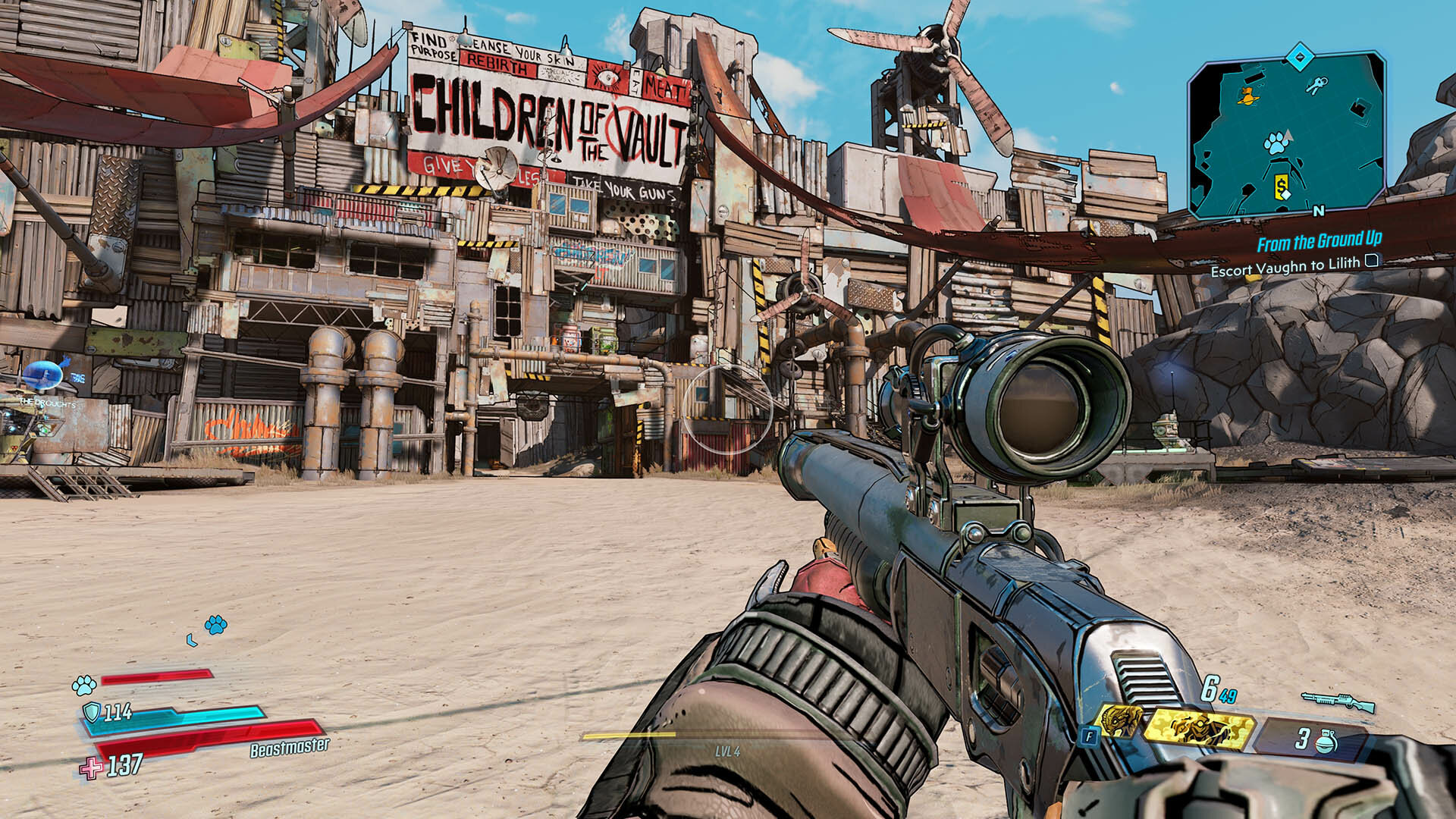Select the grenade slot icon
The height and width of the screenshot is (819, 1456).
pos(1325,740)
